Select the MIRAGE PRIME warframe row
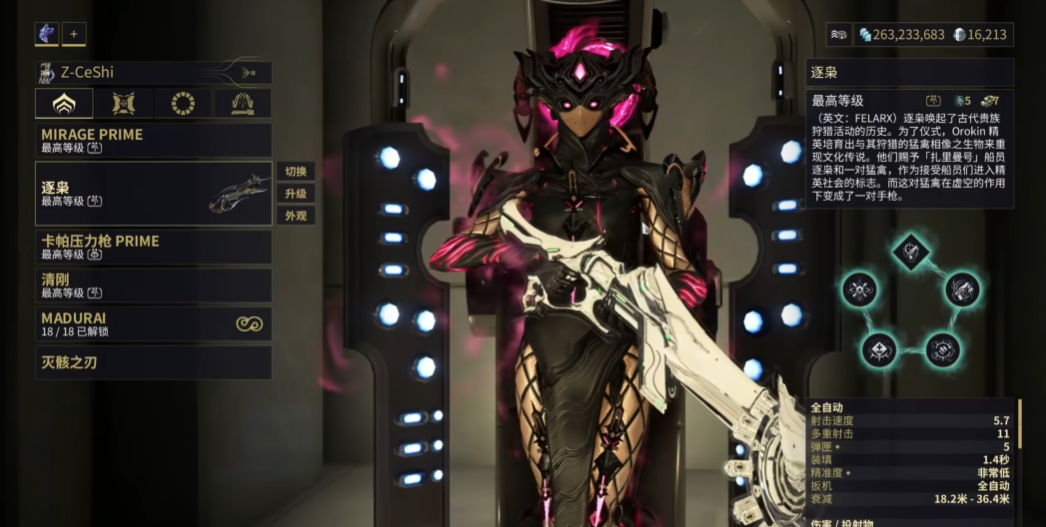Screen dimensions: 1046x527 tap(153, 140)
